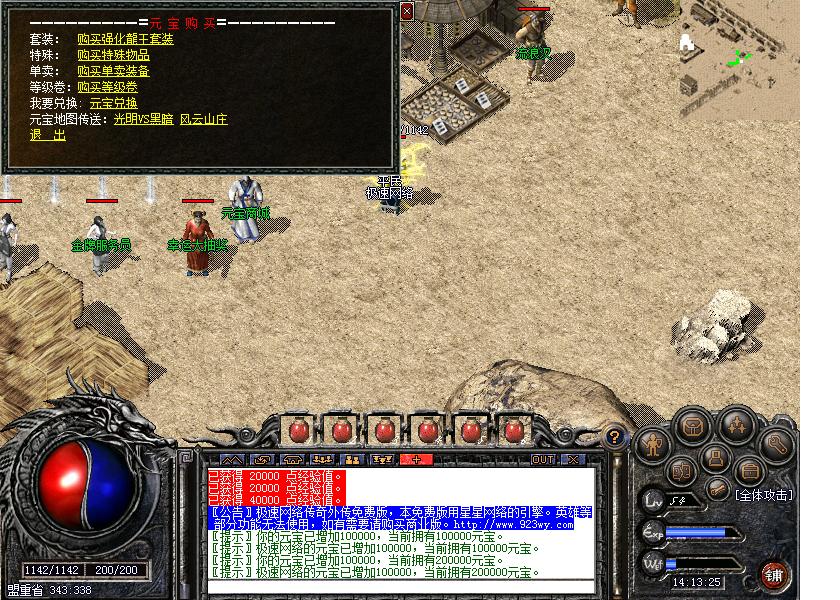Open the skills sparkle icon
The height and width of the screenshot is (600, 840).
coord(737,426)
